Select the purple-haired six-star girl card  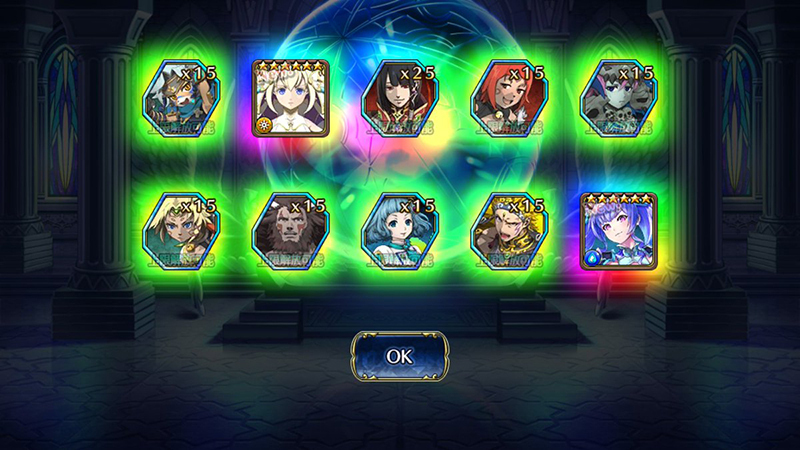pyautogui.click(x=619, y=231)
